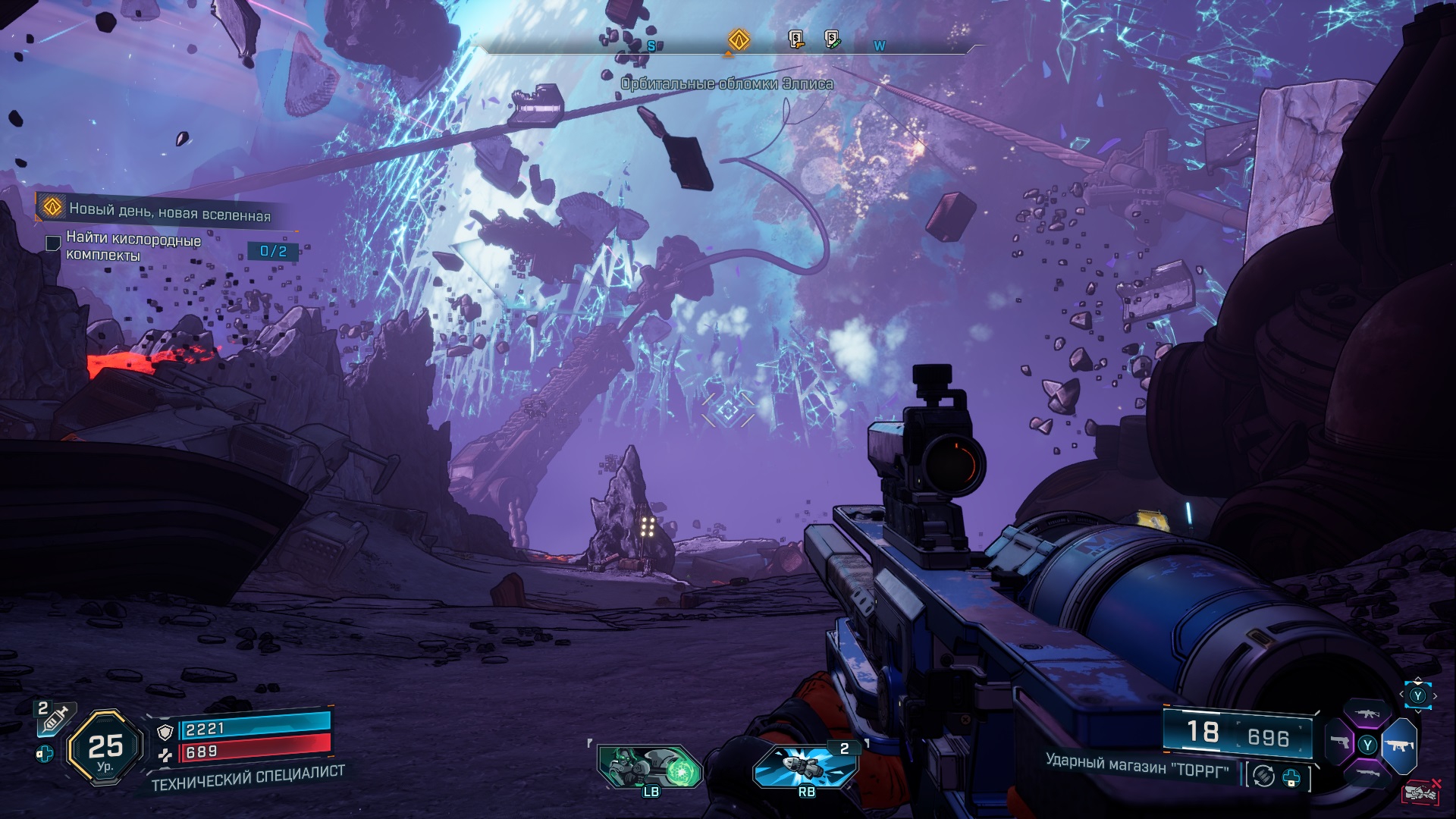Click the medical vending machine compass marker
The height and width of the screenshot is (819, 1456).
pos(833,39)
